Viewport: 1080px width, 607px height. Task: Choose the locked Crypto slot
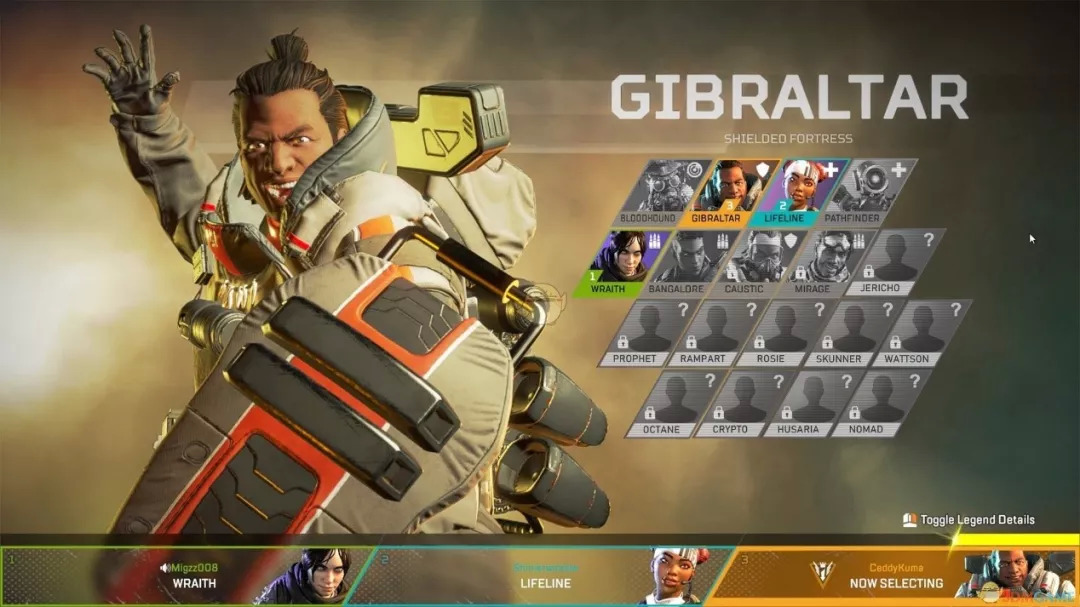tap(740, 402)
